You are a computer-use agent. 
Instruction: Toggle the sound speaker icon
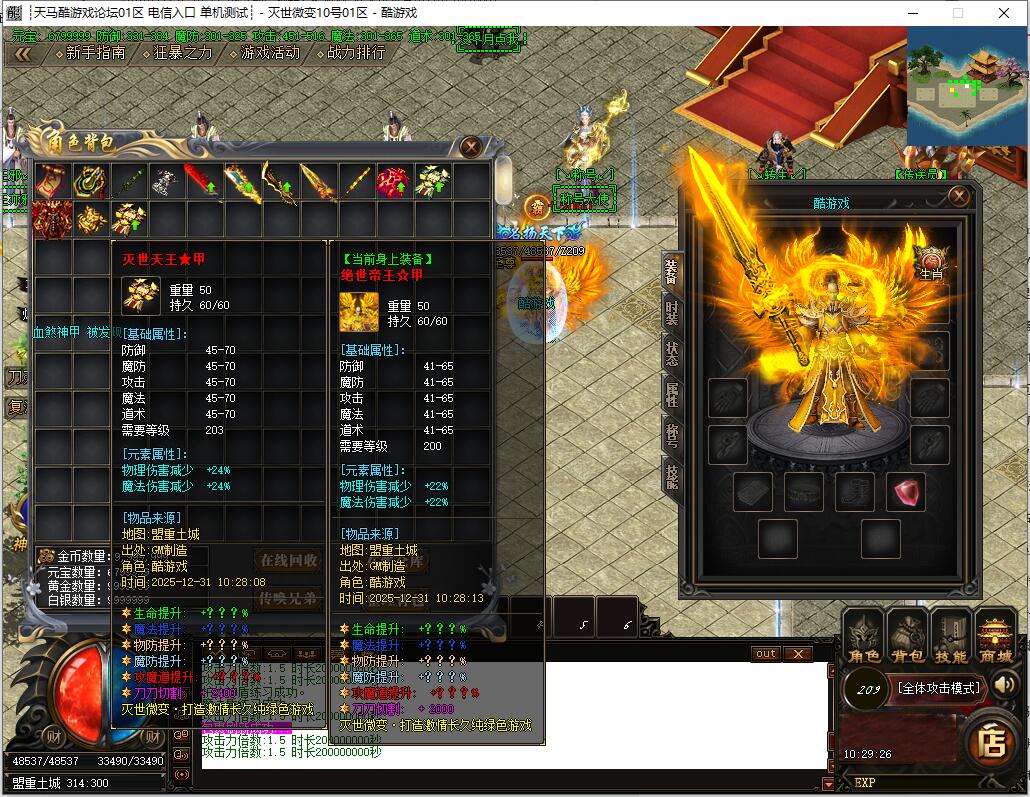point(1005,685)
